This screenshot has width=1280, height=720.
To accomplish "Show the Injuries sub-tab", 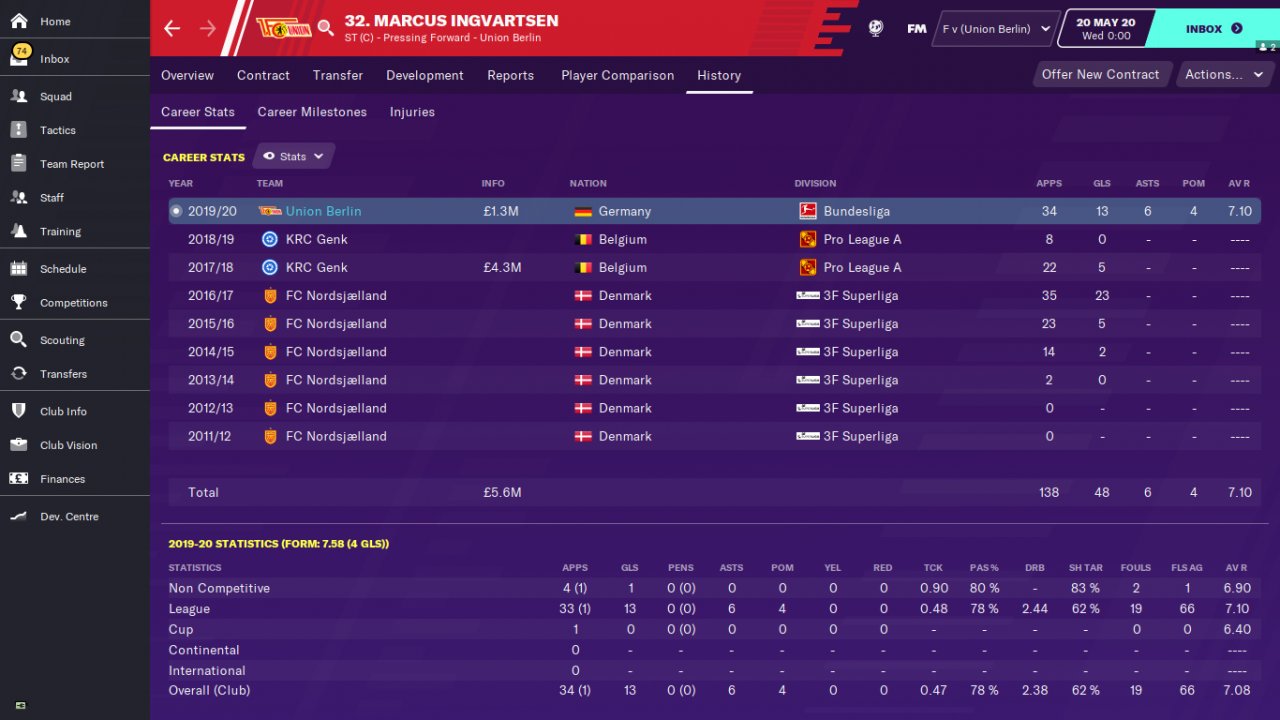I will pyautogui.click(x=412, y=112).
